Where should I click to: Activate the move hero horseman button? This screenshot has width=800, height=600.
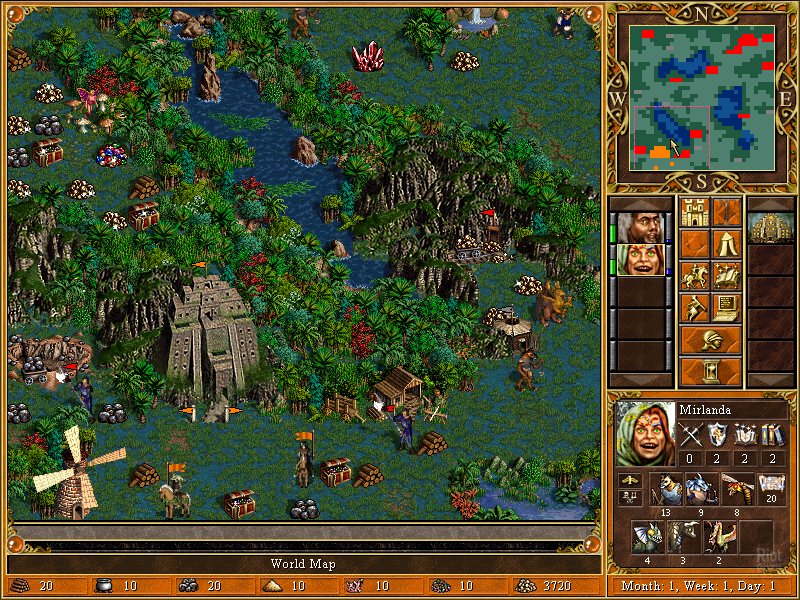[x=694, y=276]
